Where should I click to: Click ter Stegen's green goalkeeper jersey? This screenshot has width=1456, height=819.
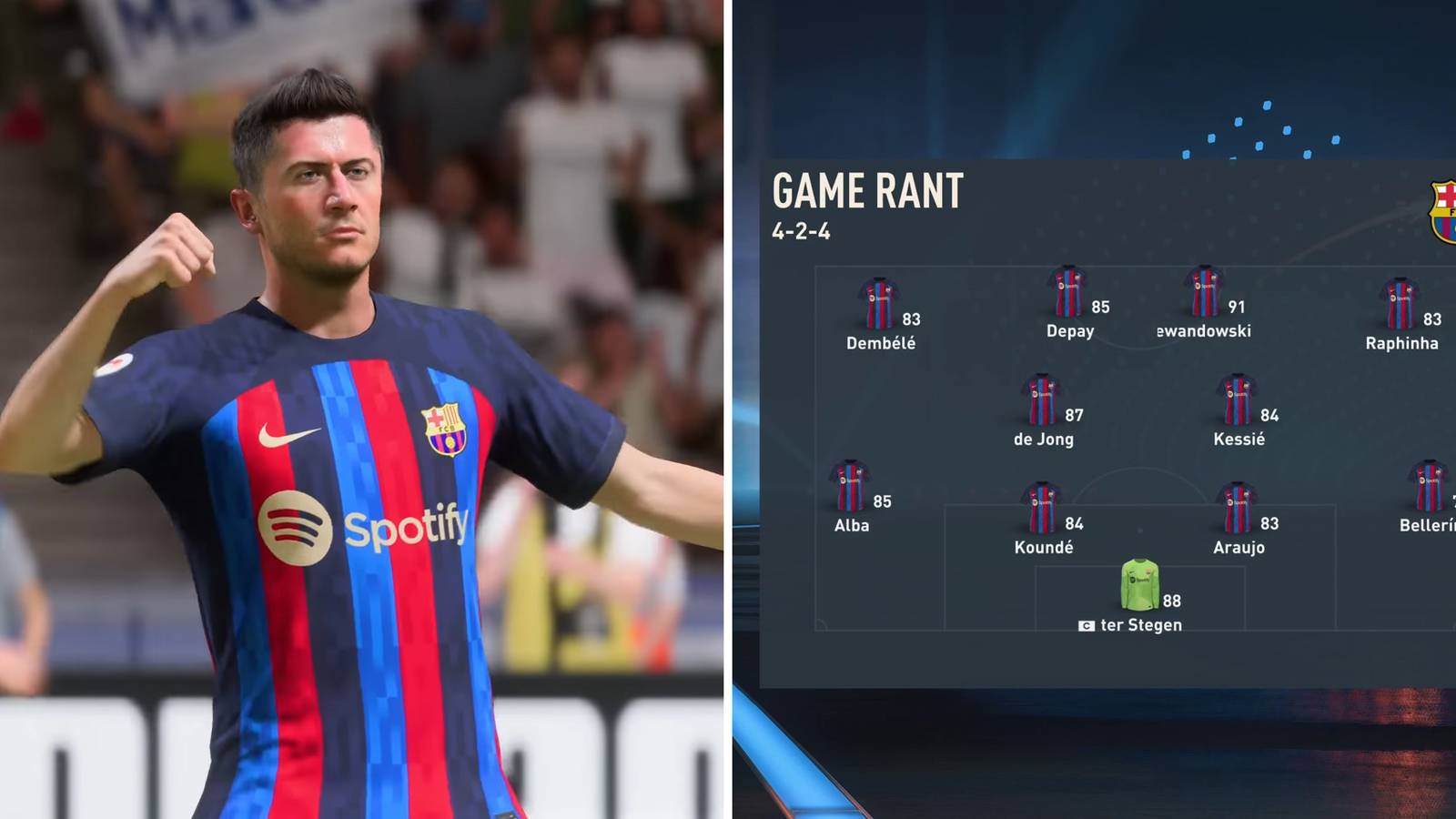pos(1137,586)
